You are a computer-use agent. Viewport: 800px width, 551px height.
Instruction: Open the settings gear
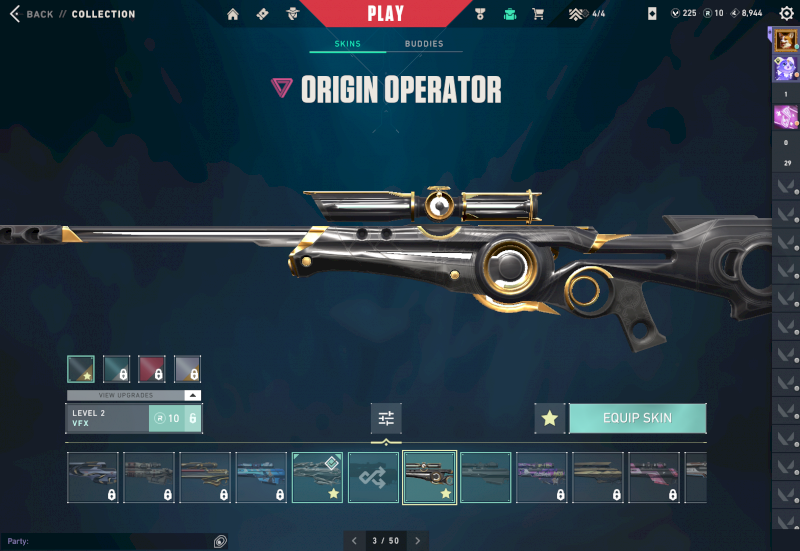(786, 14)
